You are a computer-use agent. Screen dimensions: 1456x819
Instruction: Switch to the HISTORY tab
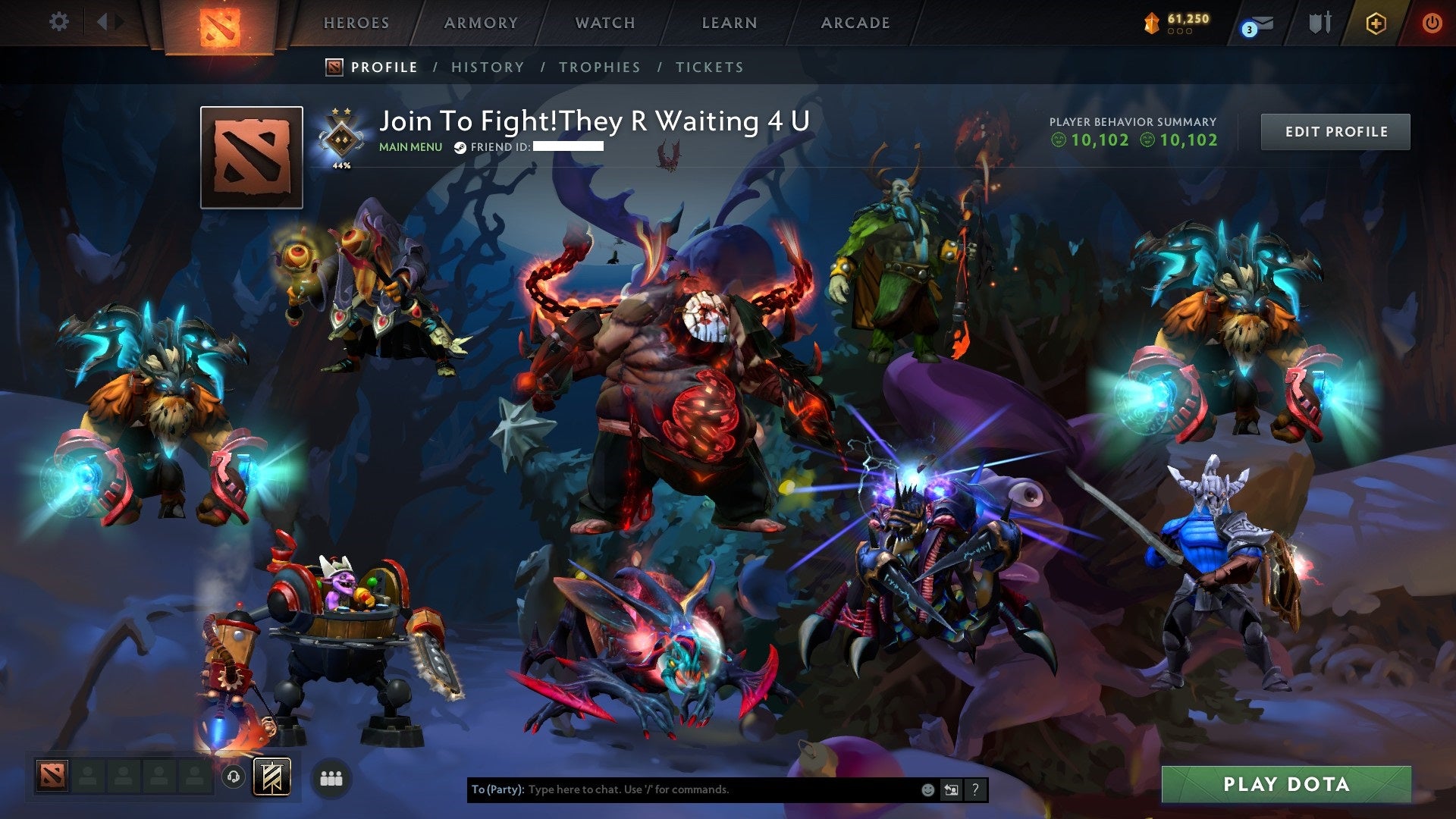coord(487,67)
